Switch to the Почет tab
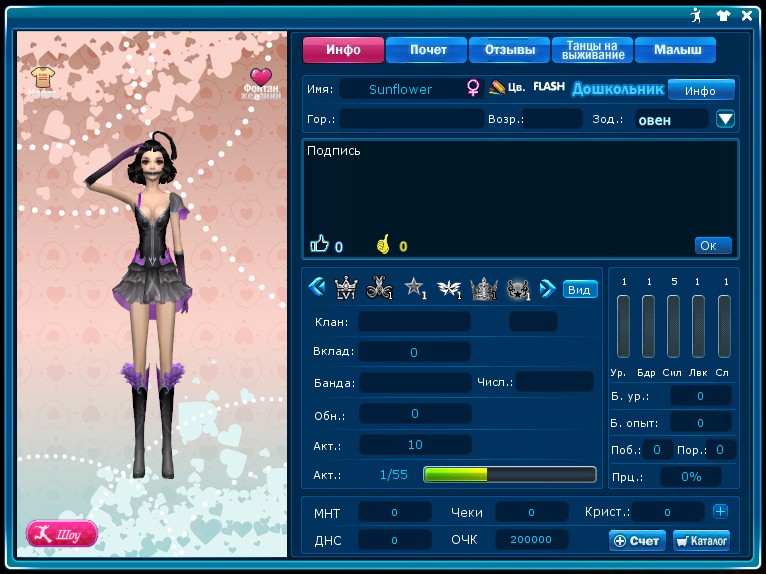Image resolution: width=766 pixels, height=574 pixels. 428,50
